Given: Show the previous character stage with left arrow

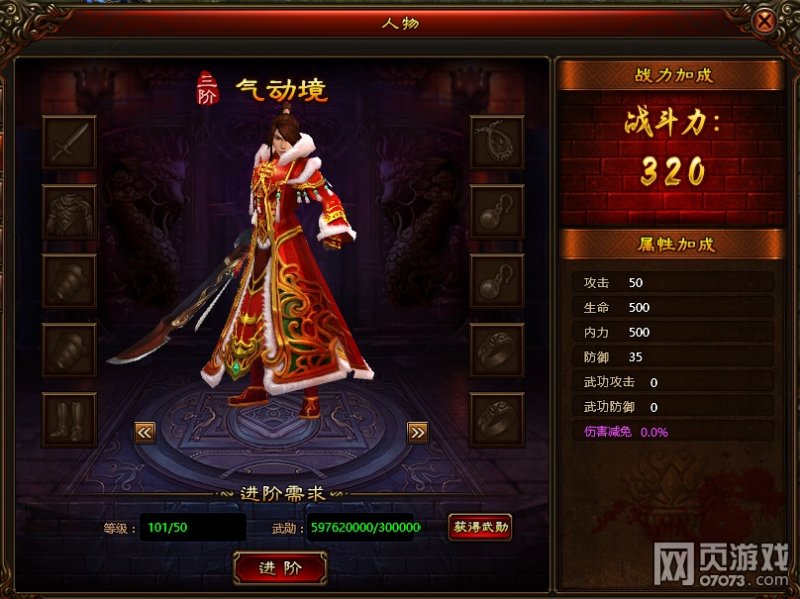Looking at the screenshot, I should 145,432.
